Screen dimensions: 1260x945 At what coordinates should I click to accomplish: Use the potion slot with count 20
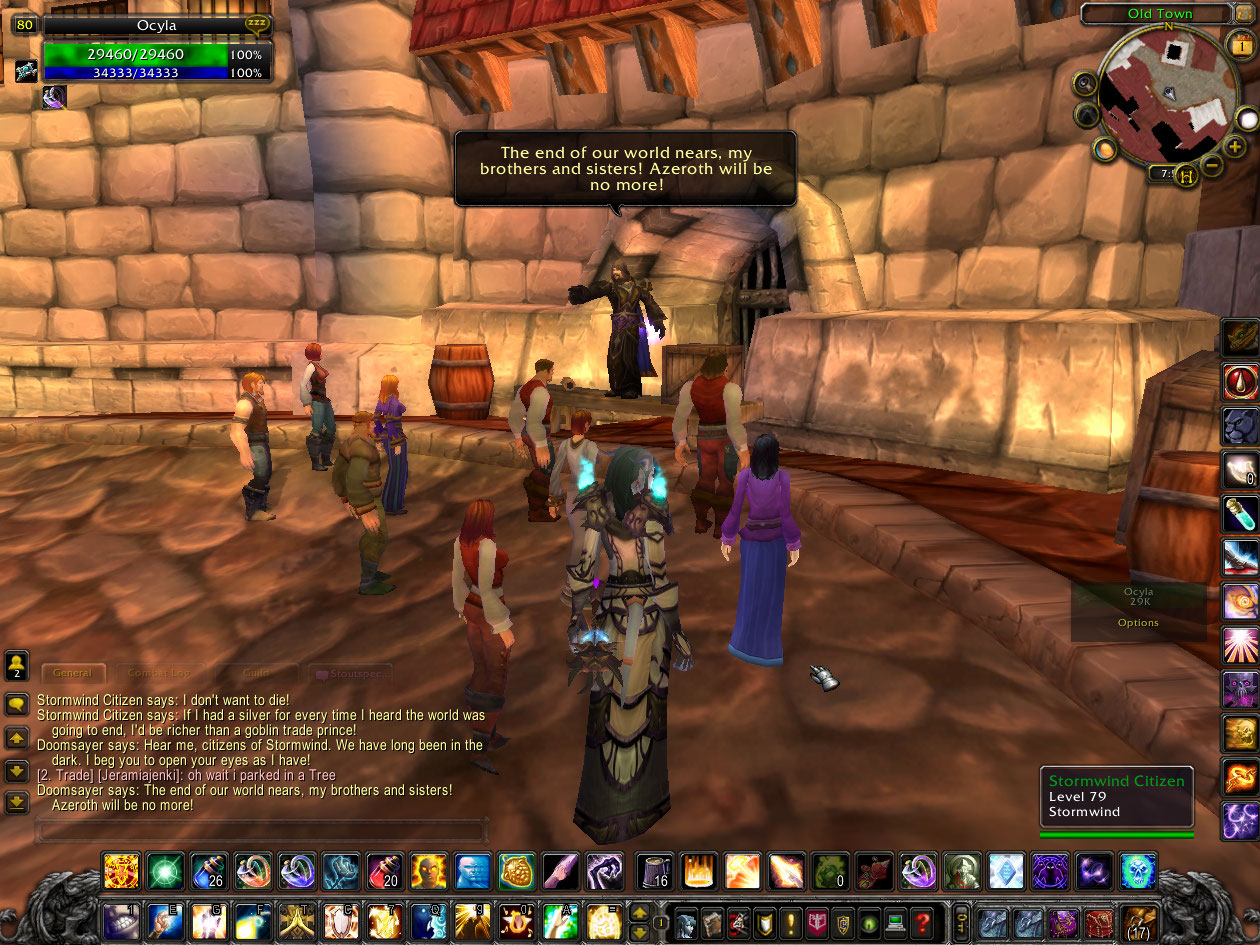point(384,871)
